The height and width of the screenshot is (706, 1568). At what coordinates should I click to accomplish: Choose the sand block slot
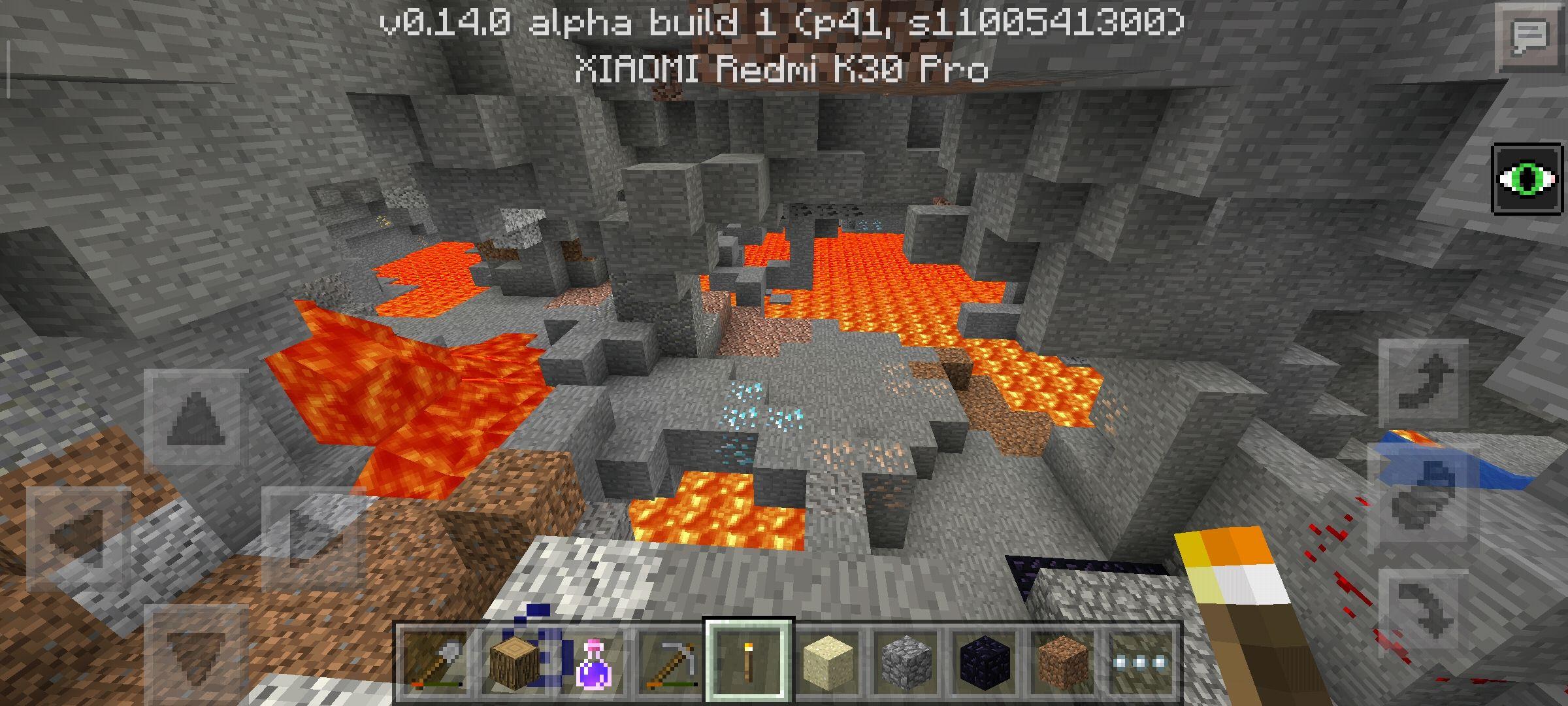tap(828, 662)
